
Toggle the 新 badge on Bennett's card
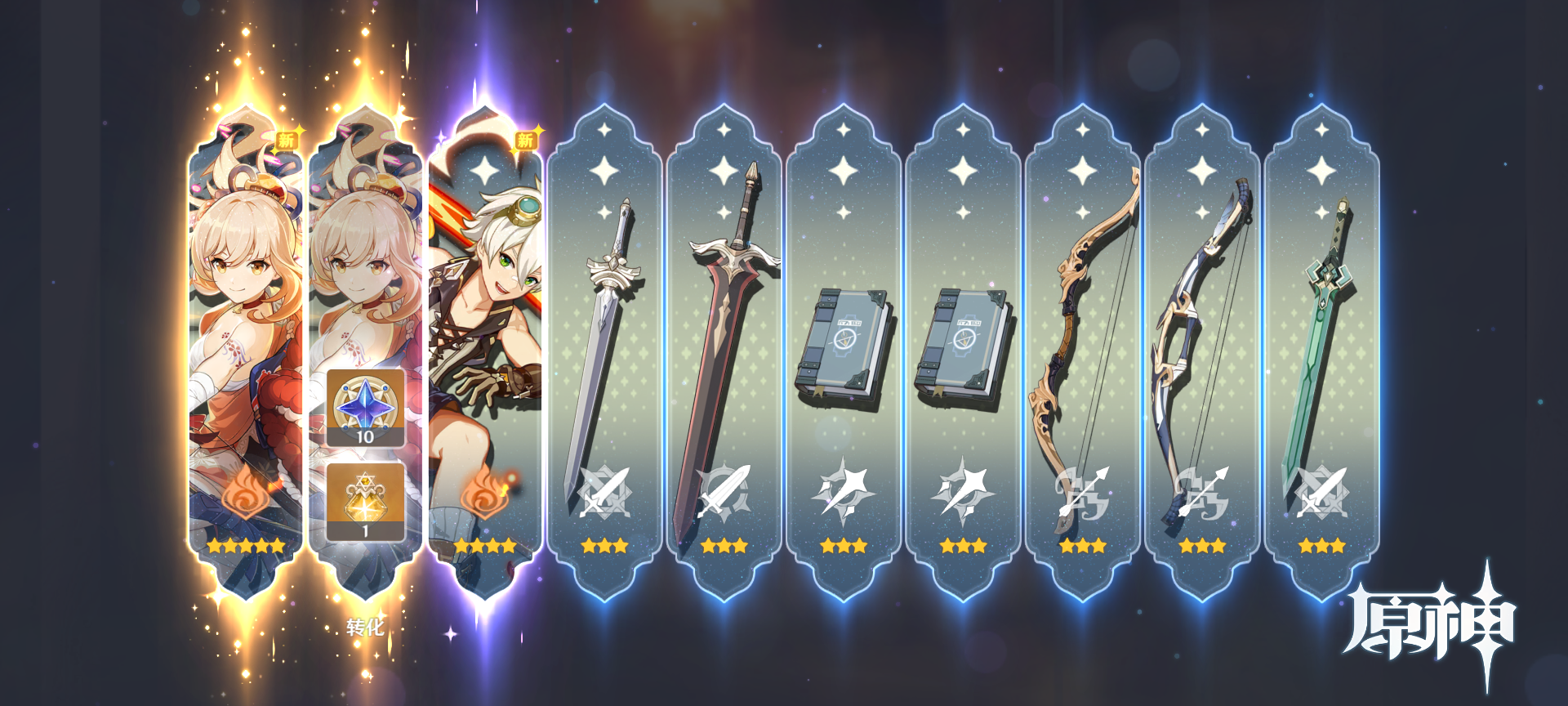(527, 139)
